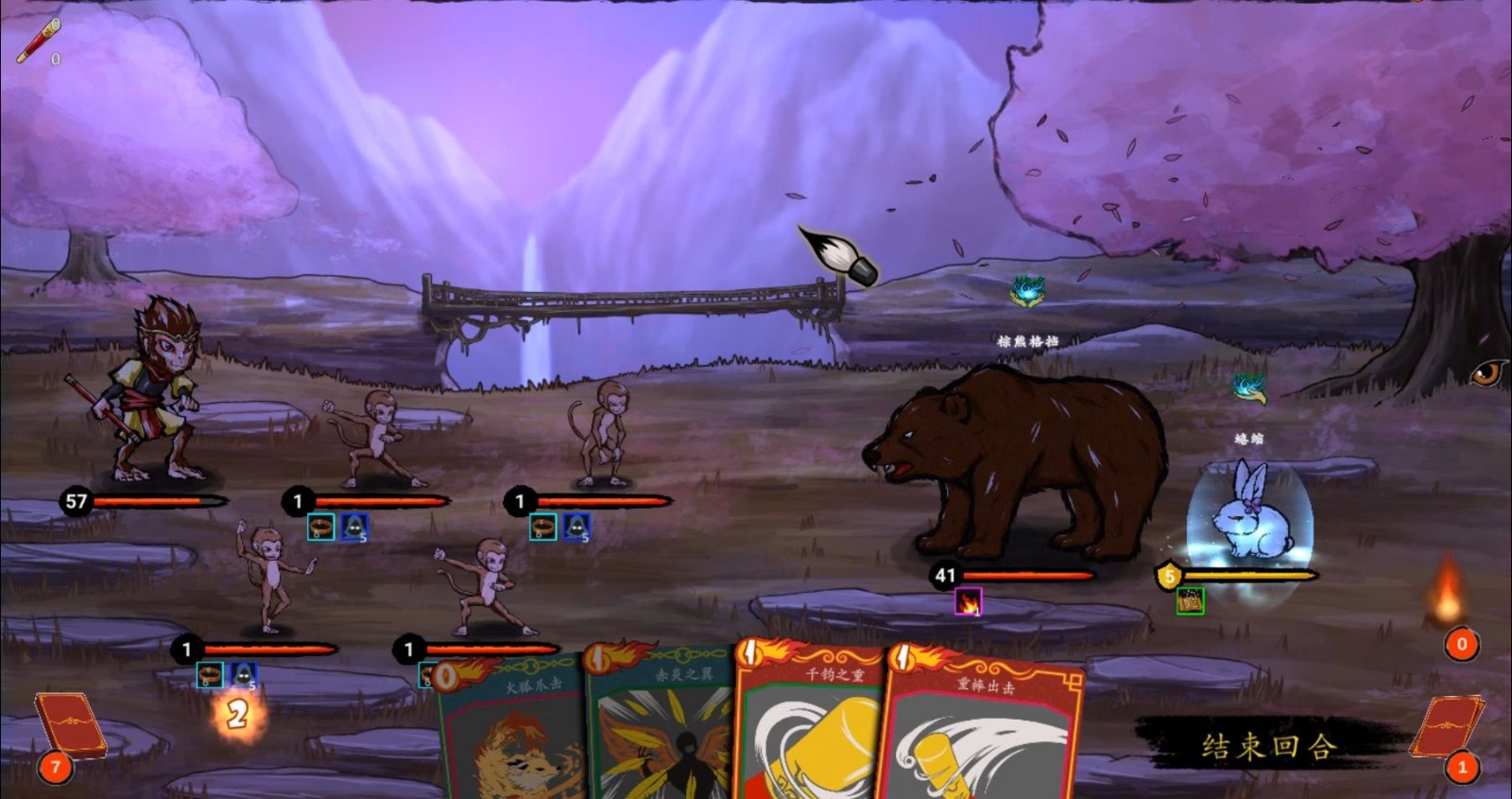Inspect the bear's fire status icon
The width and height of the screenshot is (1512, 799).
click(x=968, y=601)
